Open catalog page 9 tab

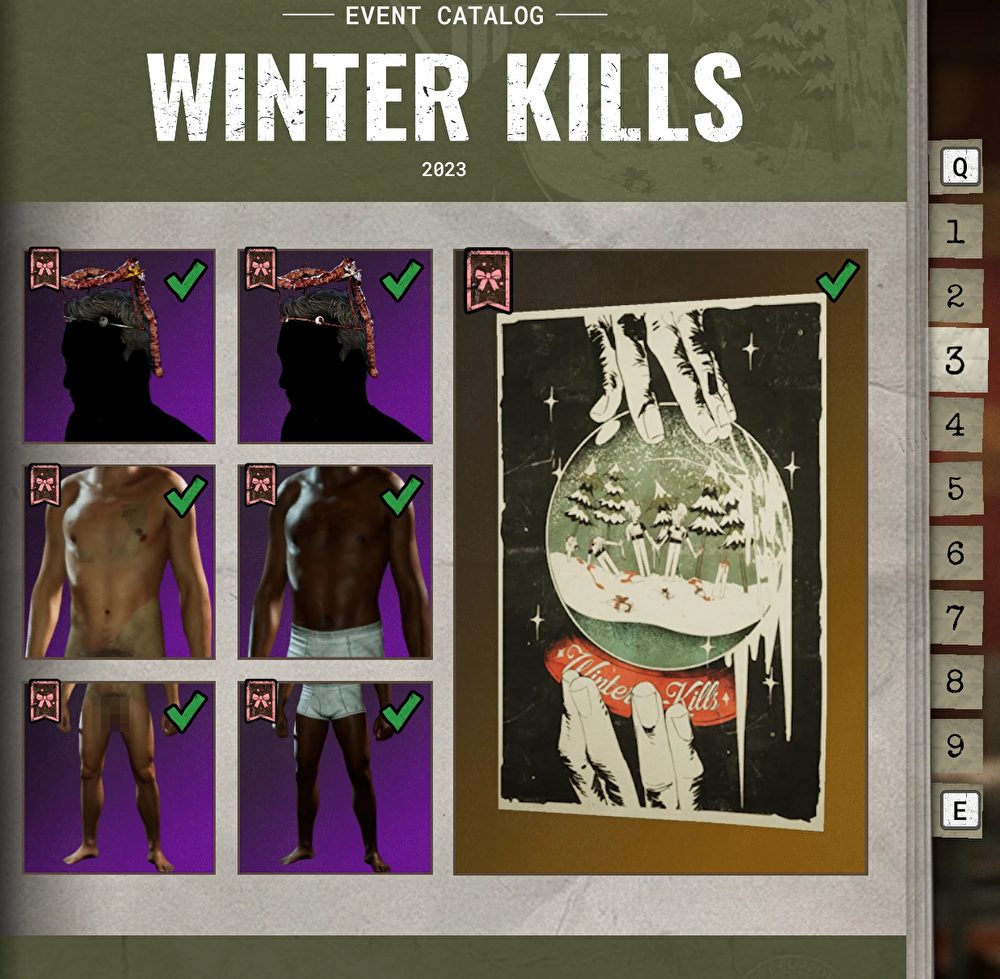(955, 745)
